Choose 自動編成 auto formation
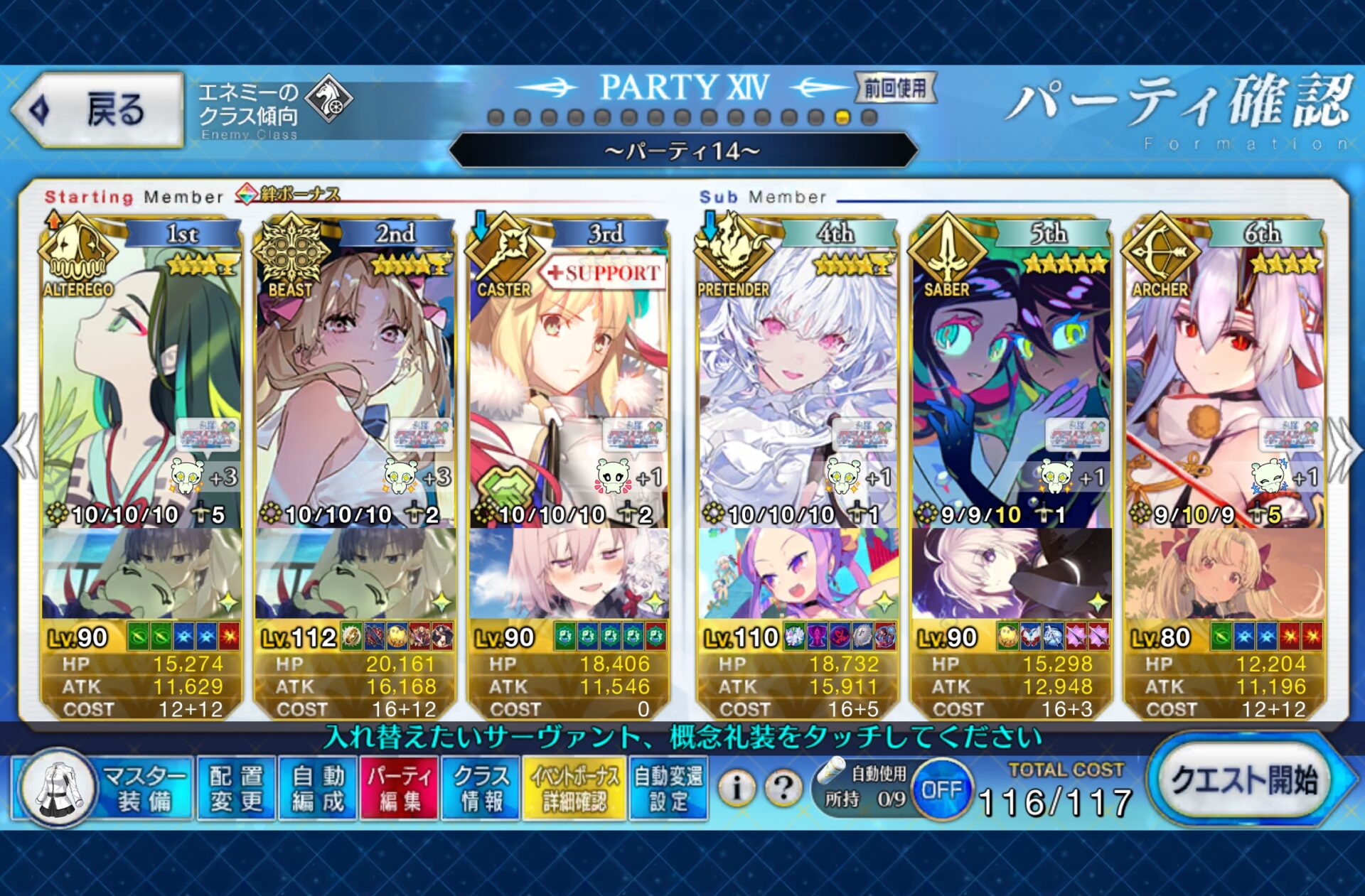 click(318, 789)
